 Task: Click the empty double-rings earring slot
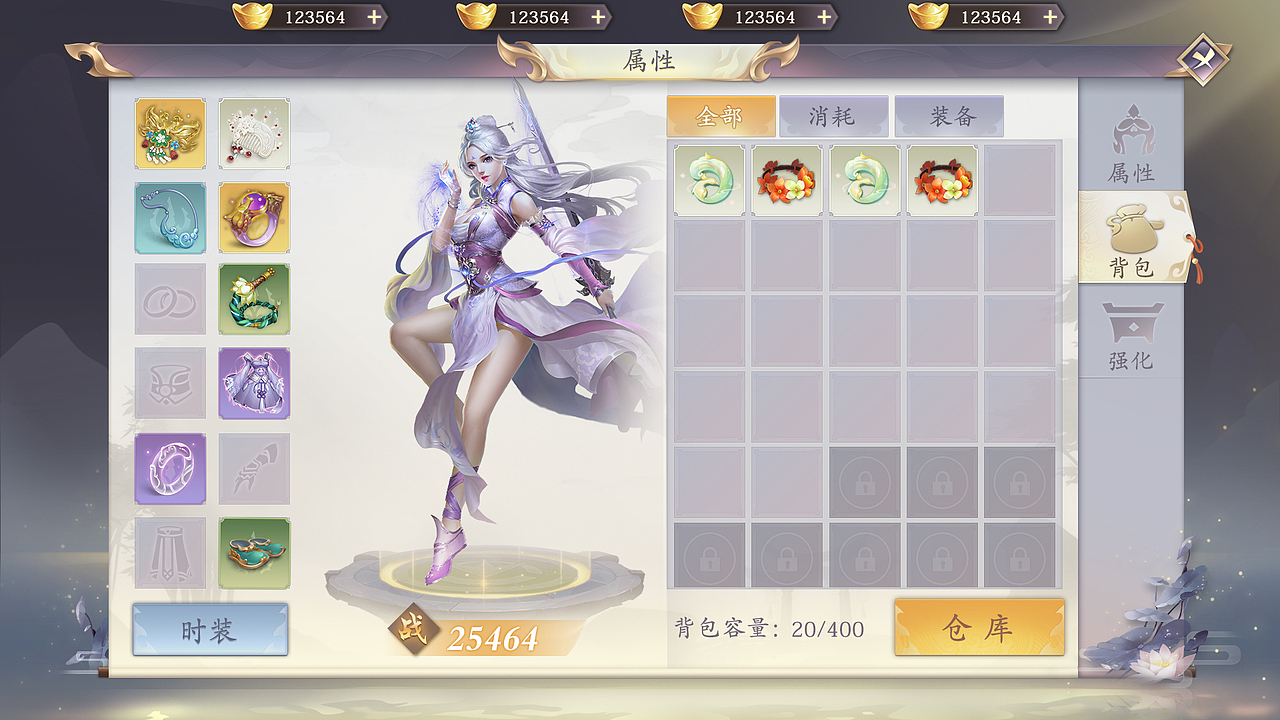click(170, 299)
